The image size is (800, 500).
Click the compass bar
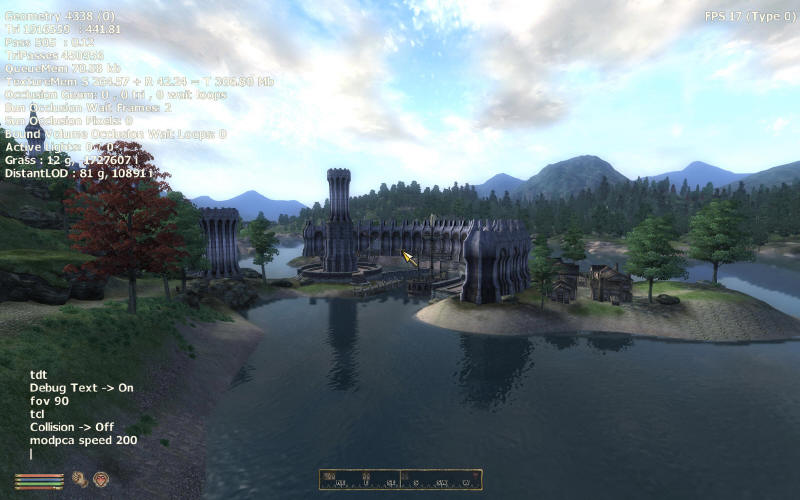(x=400, y=480)
